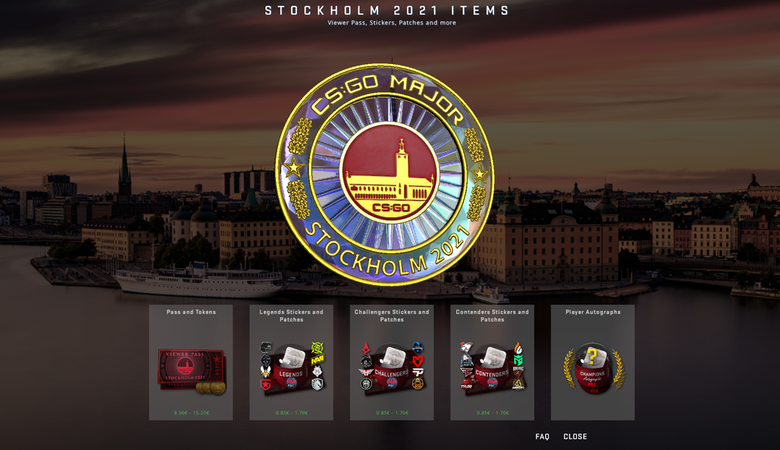View Contenders Stickers and Patches card
The height and width of the screenshot is (450, 780).
(492, 363)
